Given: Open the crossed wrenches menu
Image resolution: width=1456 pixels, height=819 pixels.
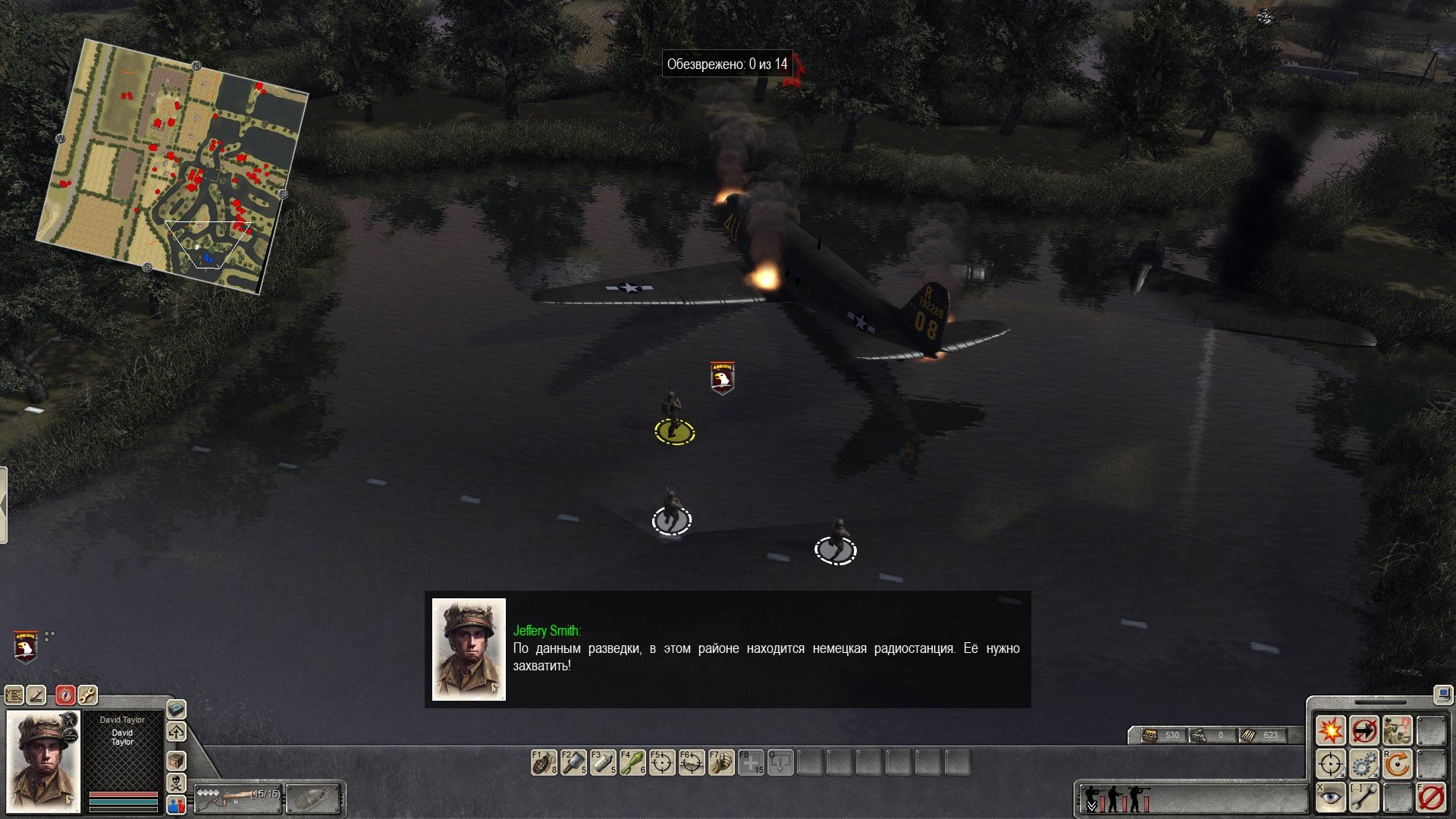Looking at the screenshot, I should tap(87, 695).
